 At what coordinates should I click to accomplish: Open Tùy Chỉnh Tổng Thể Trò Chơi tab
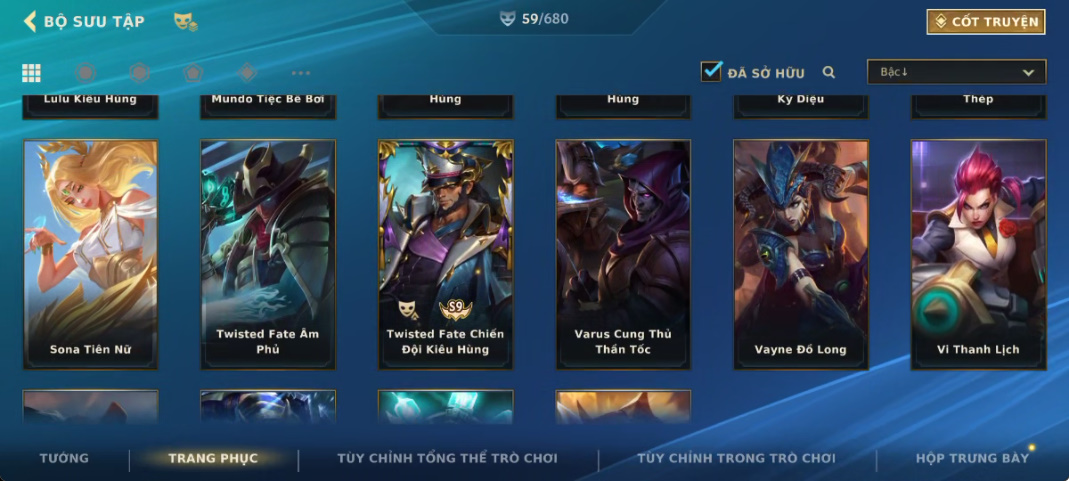tap(447, 458)
